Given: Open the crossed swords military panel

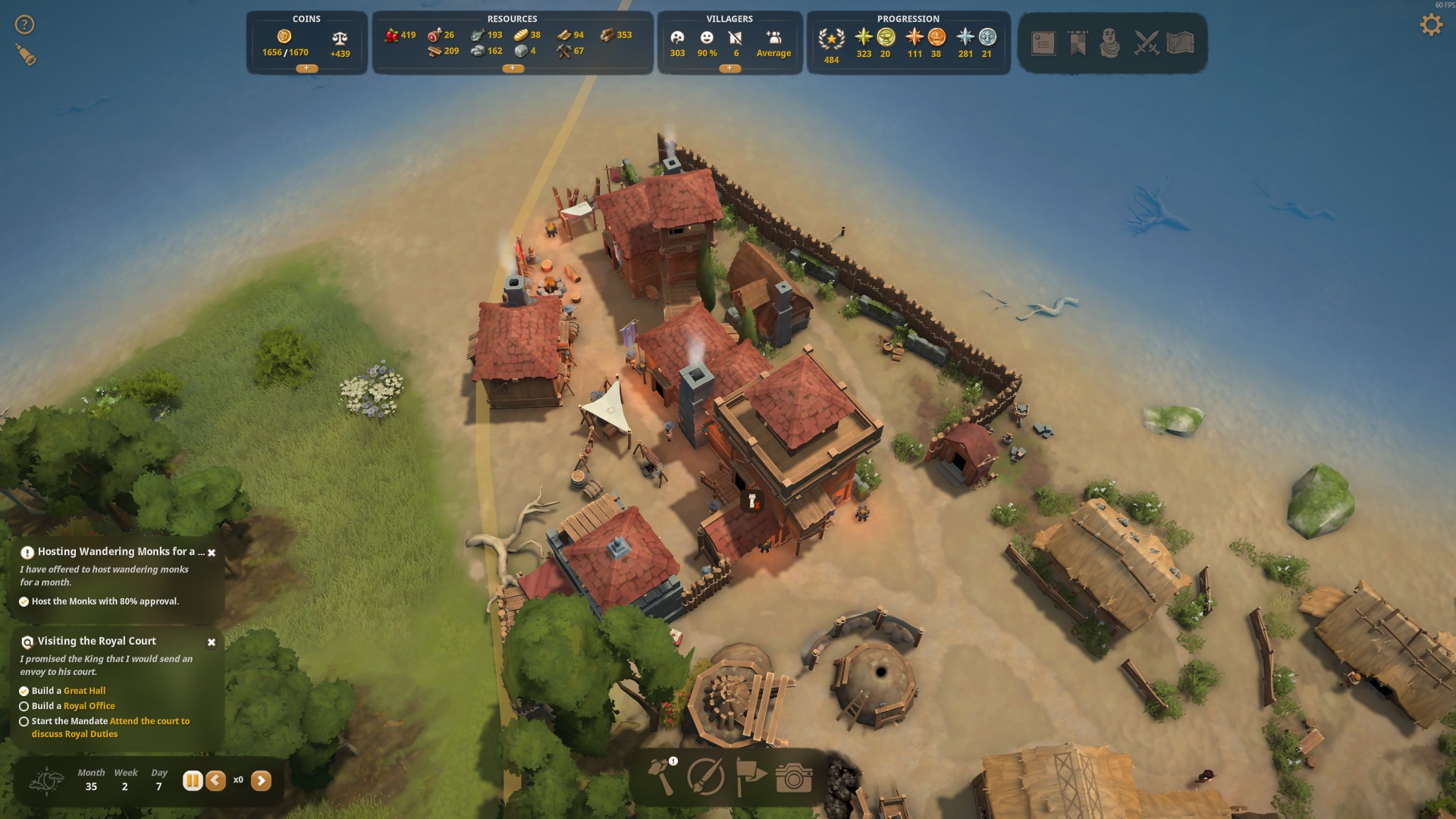Looking at the screenshot, I should [x=1146, y=43].
